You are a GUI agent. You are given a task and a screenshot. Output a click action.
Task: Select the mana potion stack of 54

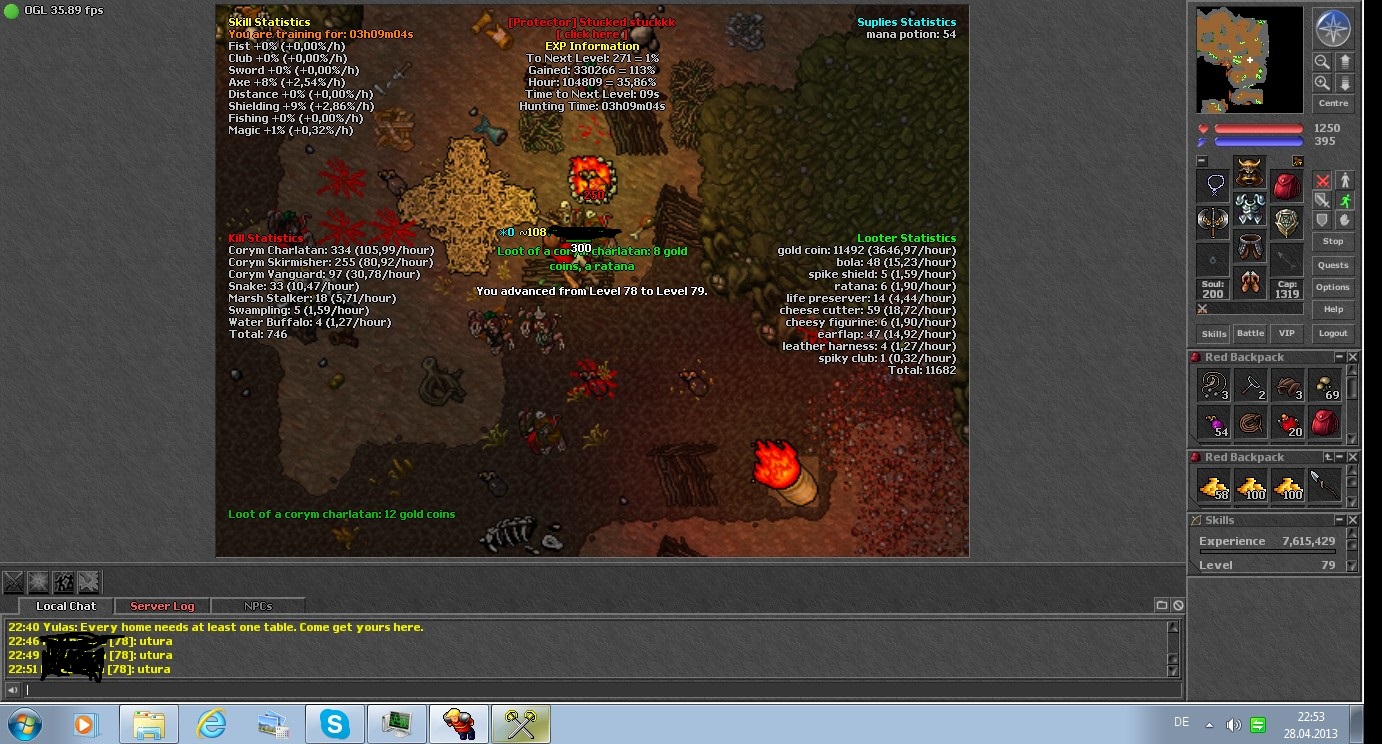click(x=1214, y=423)
